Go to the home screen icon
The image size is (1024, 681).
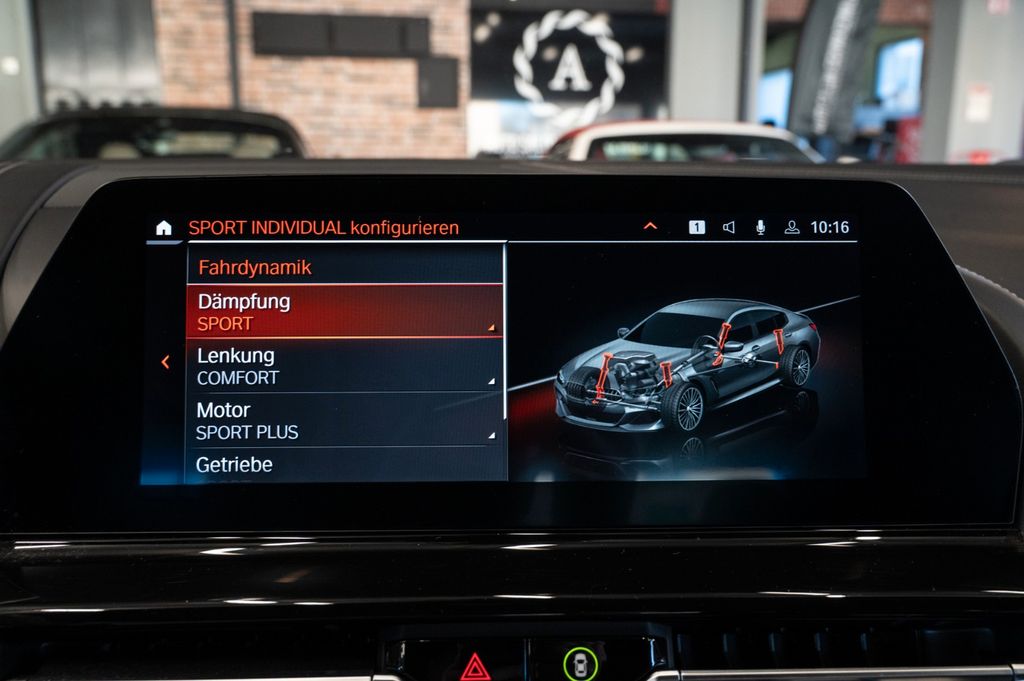click(x=164, y=228)
